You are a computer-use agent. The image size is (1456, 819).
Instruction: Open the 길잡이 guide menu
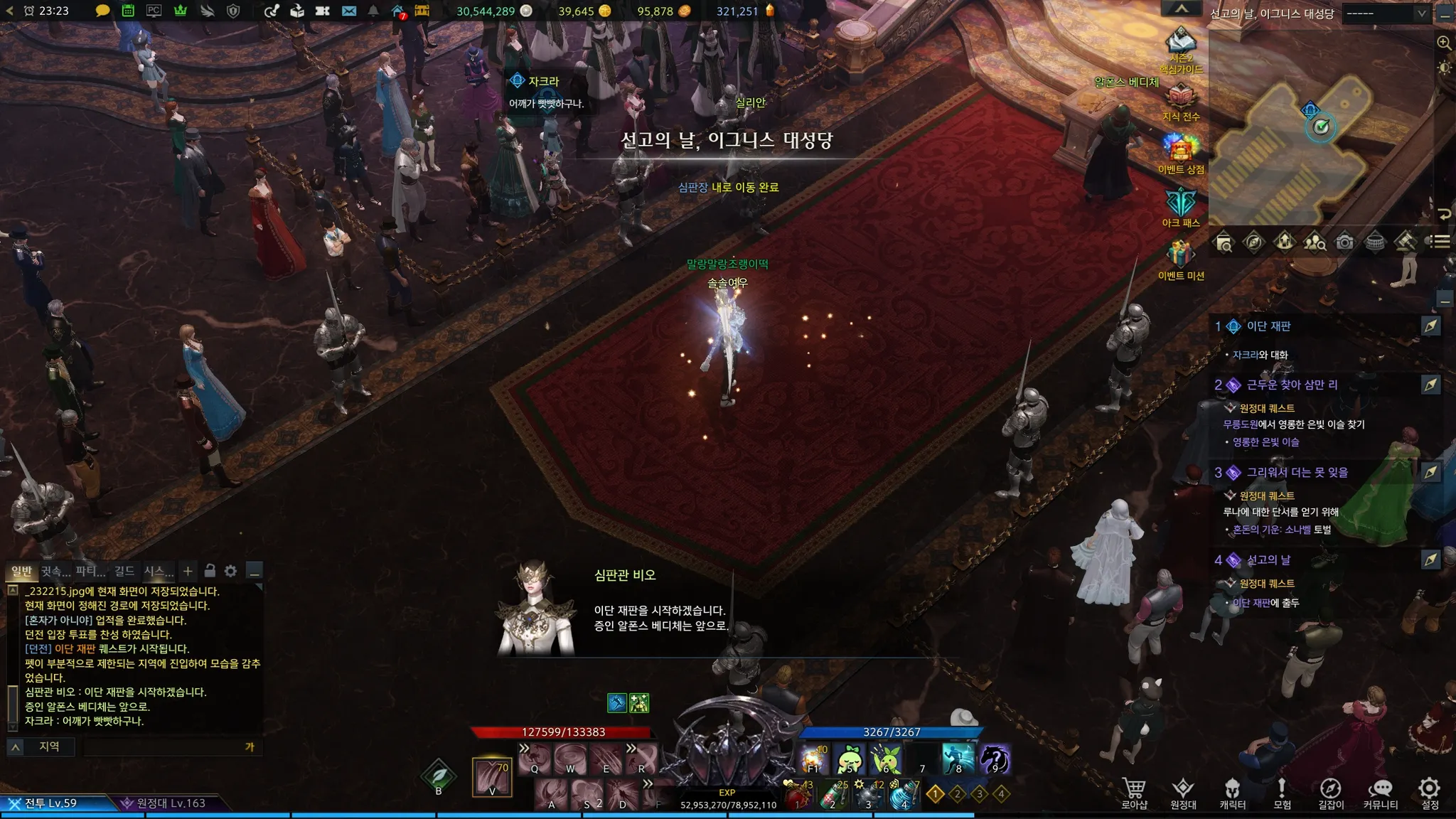click(1331, 793)
